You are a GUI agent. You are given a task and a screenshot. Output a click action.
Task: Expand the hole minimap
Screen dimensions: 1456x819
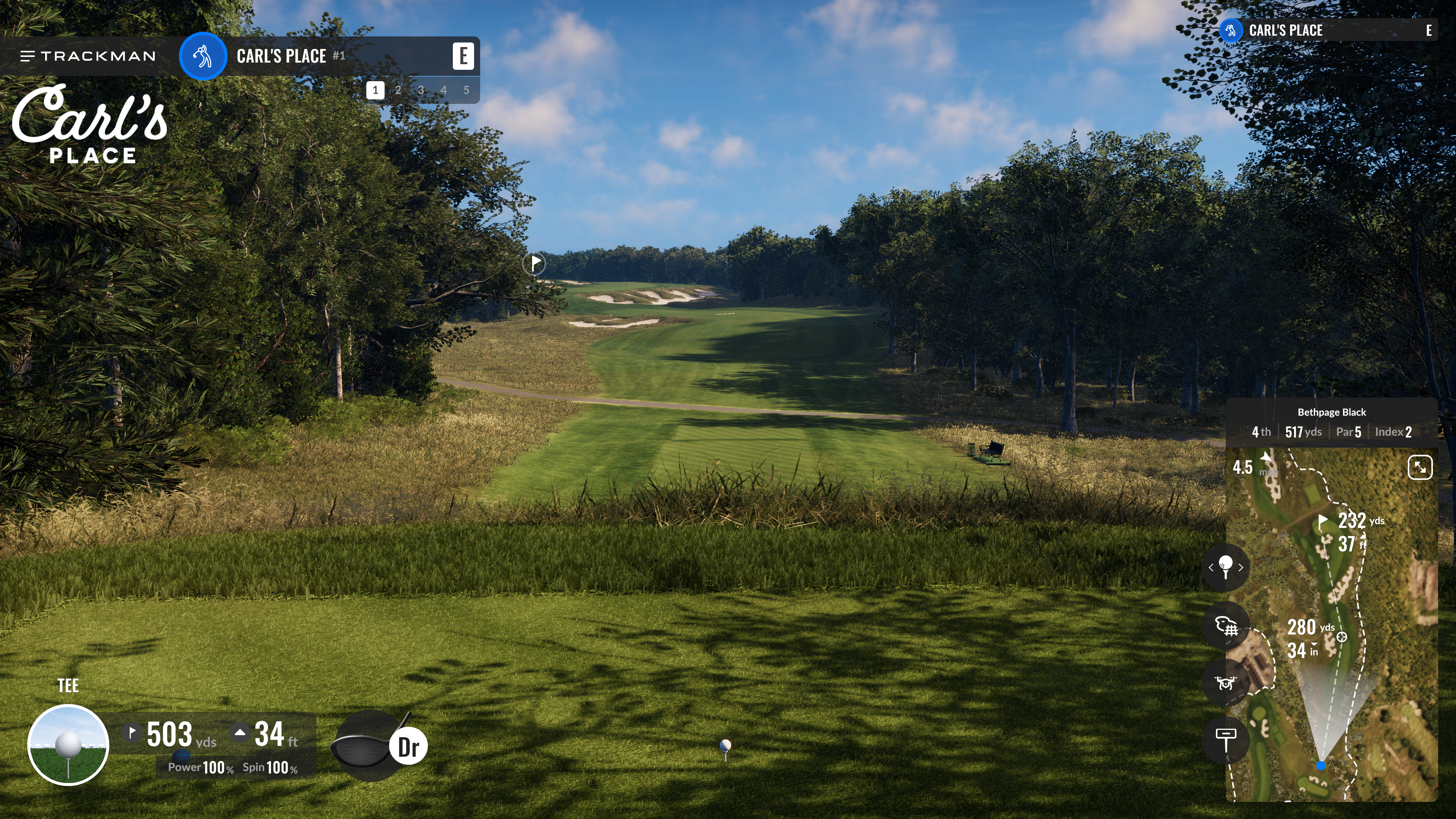click(1420, 467)
